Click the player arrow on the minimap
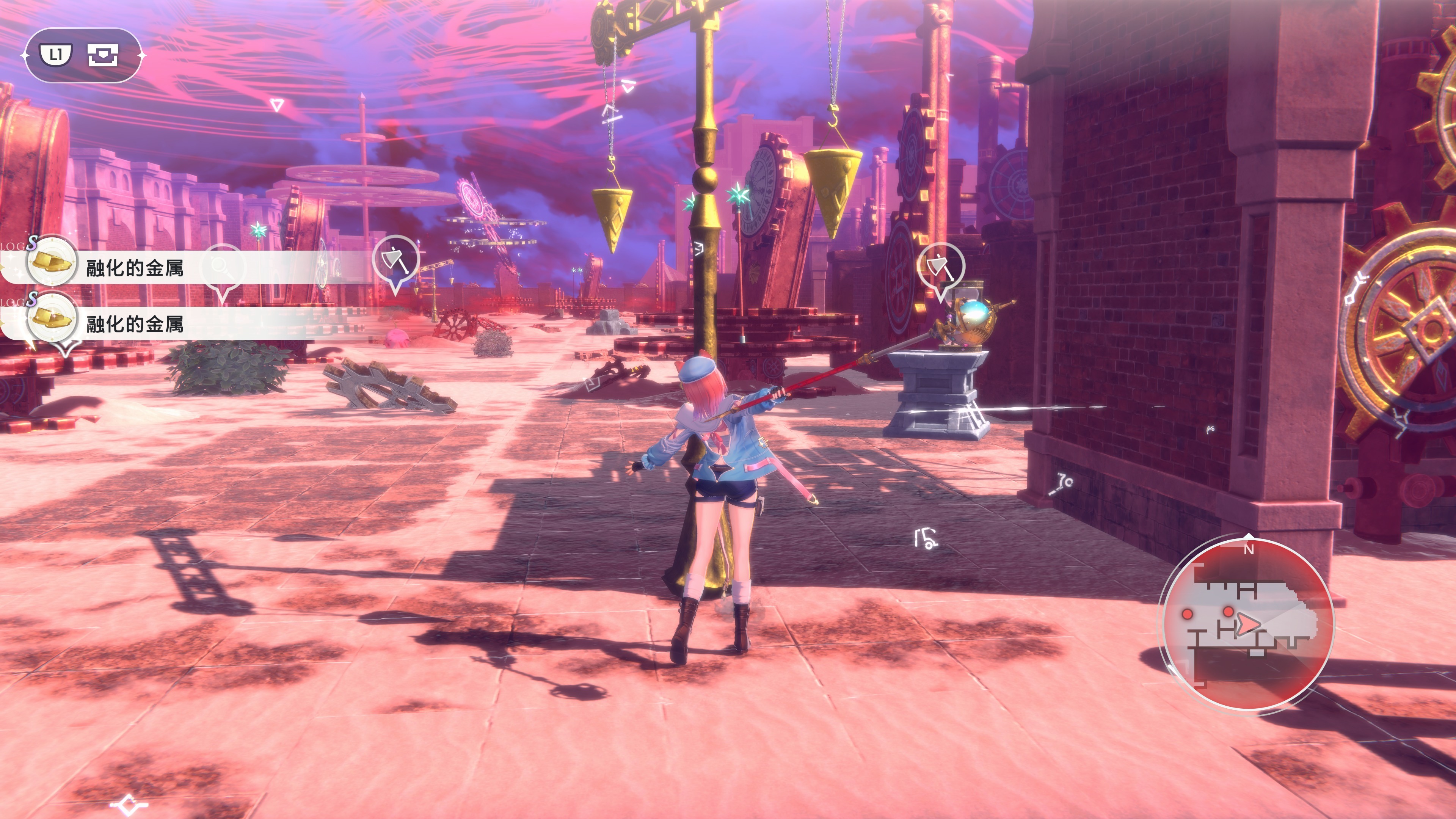 pos(1247,624)
